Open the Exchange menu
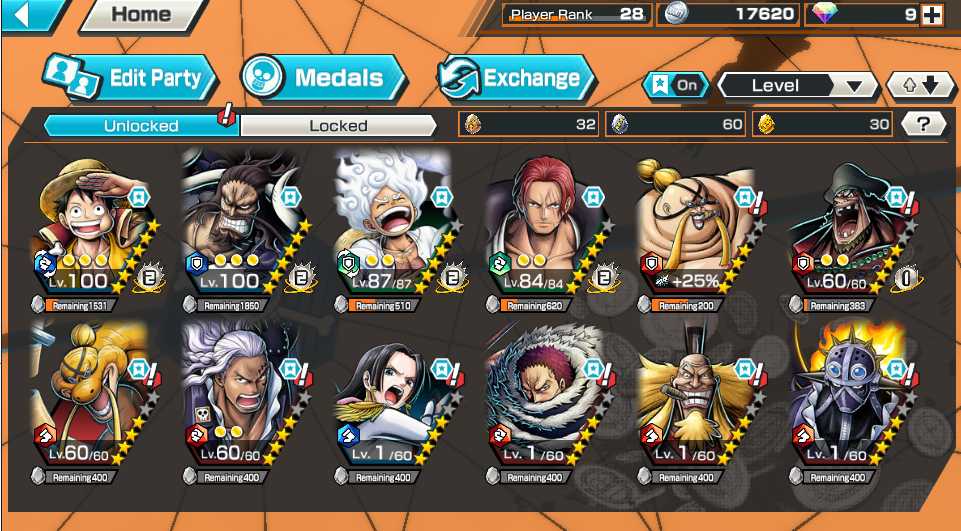961x531 pixels. pyautogui.click(x=516, y=78)
